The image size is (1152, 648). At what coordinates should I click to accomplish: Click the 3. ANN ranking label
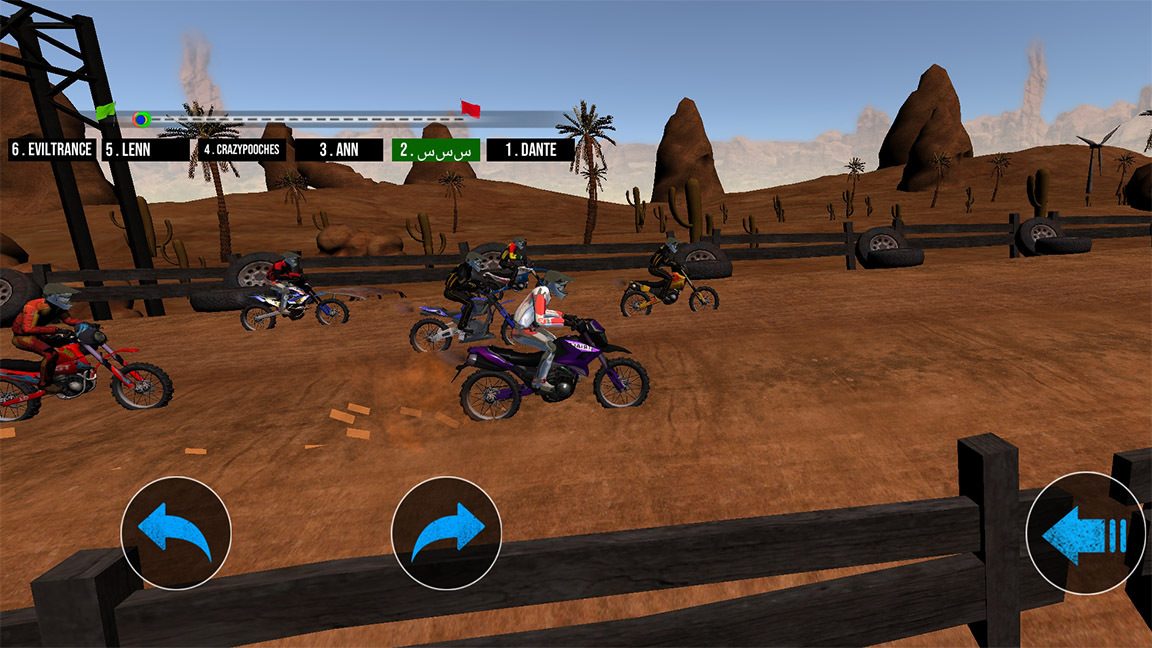pyautogui.click(x=339, y=150)
